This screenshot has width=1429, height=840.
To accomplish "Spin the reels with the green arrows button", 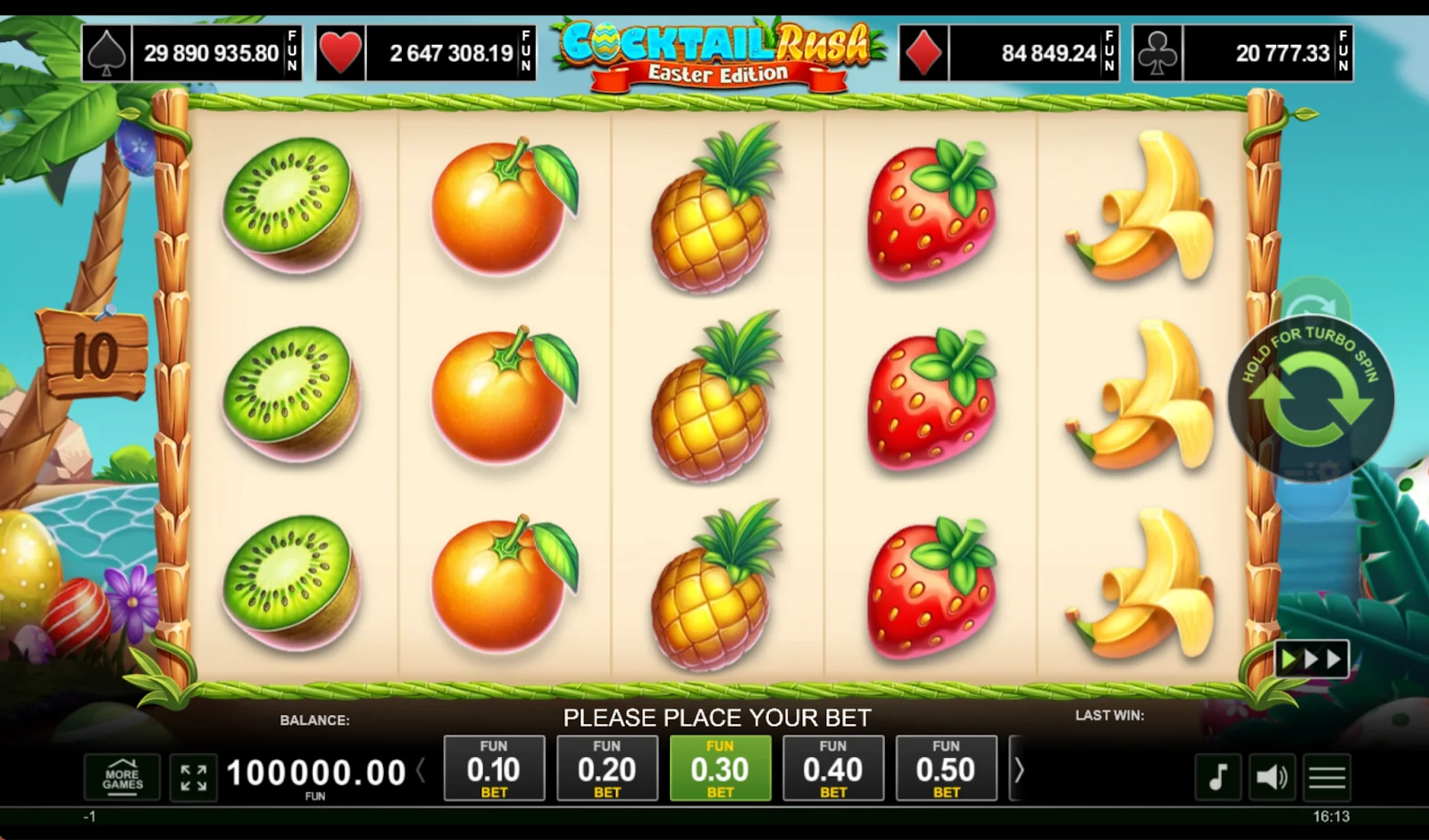I will pyautogui.click(x=1310, y=398).
